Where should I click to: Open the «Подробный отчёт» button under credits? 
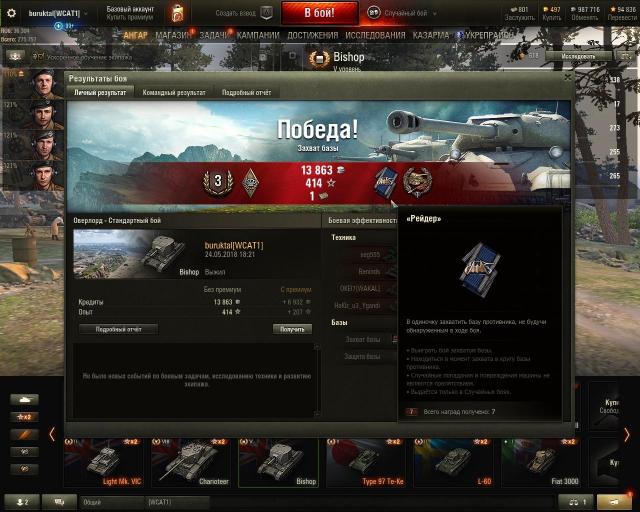(x=118, y=329)
